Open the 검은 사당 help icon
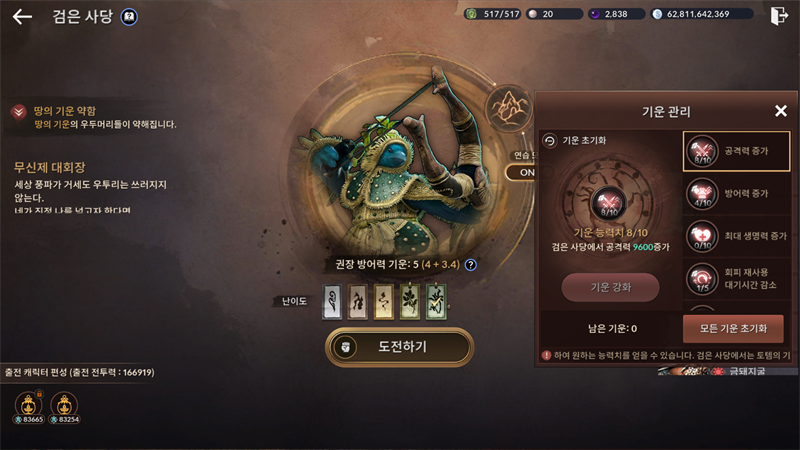 click(129, 16)
